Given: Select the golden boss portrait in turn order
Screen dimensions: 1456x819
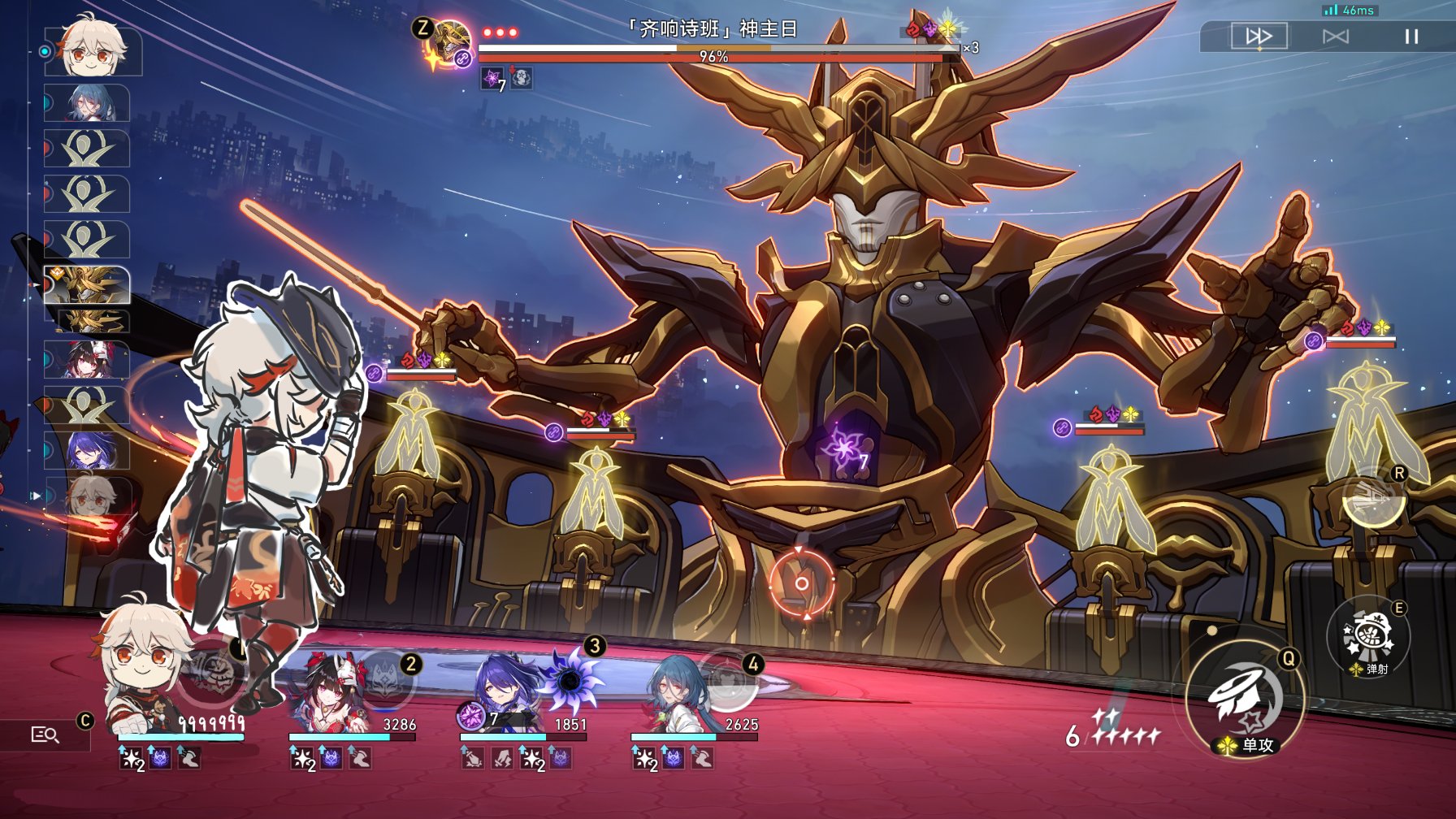Looking at the screenshot, I should (88, 284).
